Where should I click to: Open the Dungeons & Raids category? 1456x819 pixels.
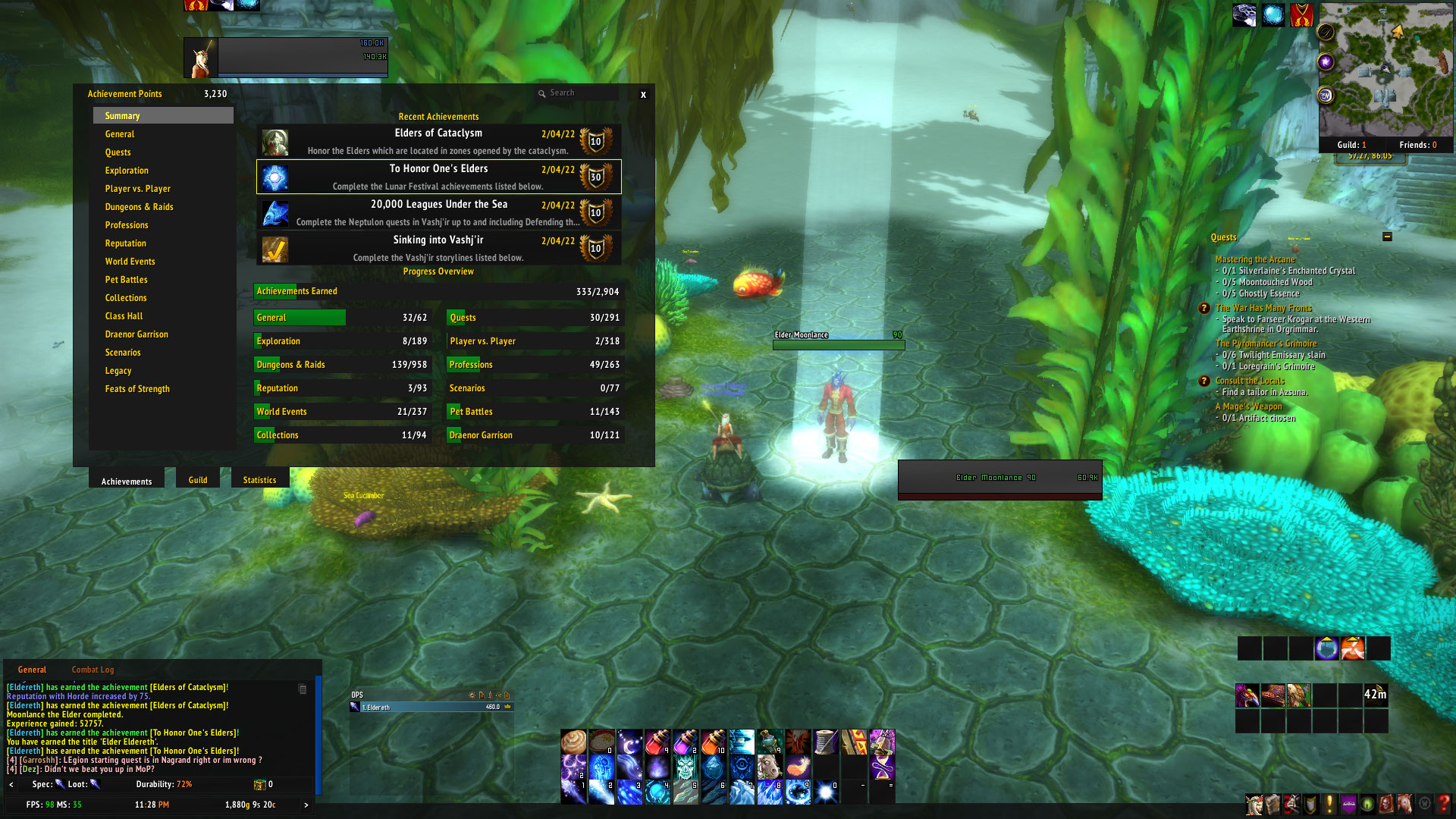[140, 207]
